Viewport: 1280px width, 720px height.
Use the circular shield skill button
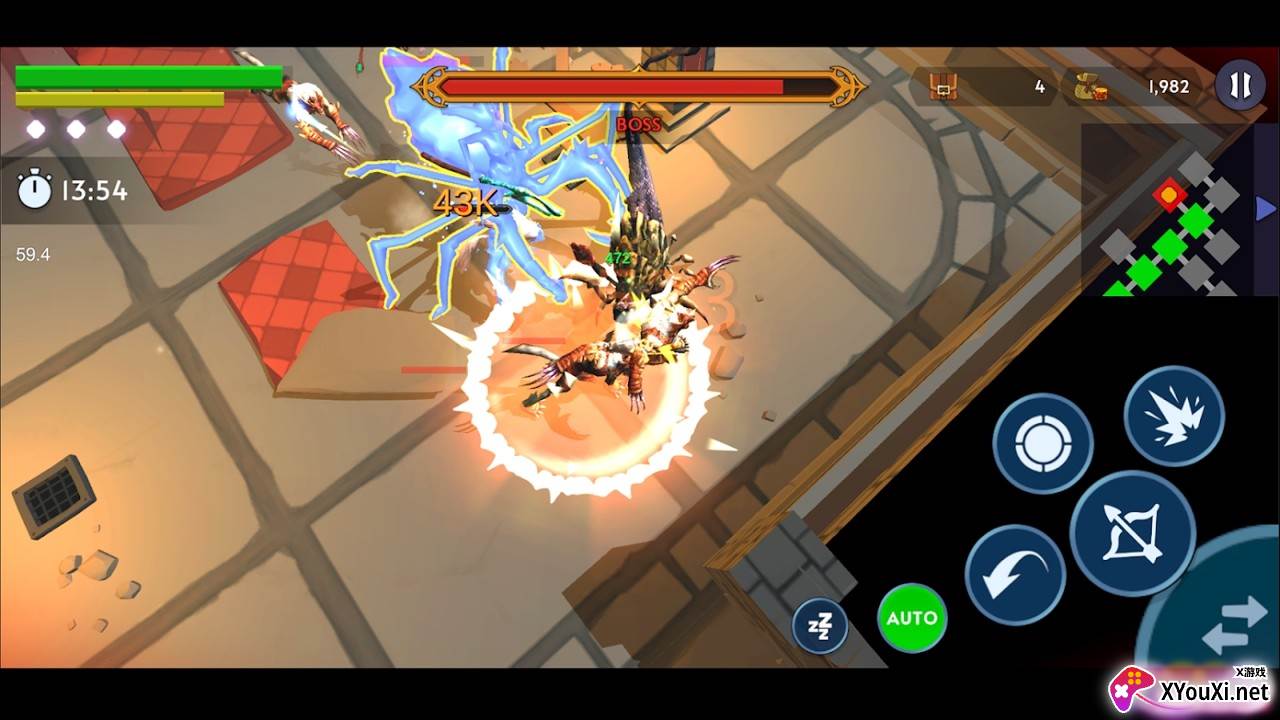(x=1041, y=441)
